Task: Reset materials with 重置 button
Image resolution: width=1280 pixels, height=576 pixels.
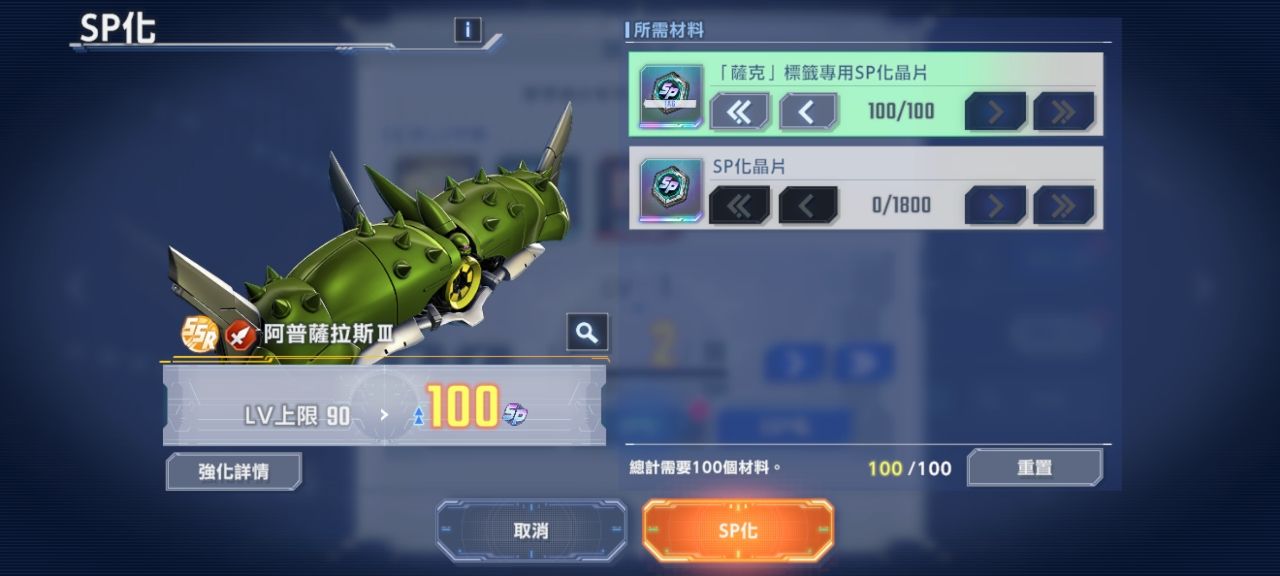Action: coord(1034,467)
